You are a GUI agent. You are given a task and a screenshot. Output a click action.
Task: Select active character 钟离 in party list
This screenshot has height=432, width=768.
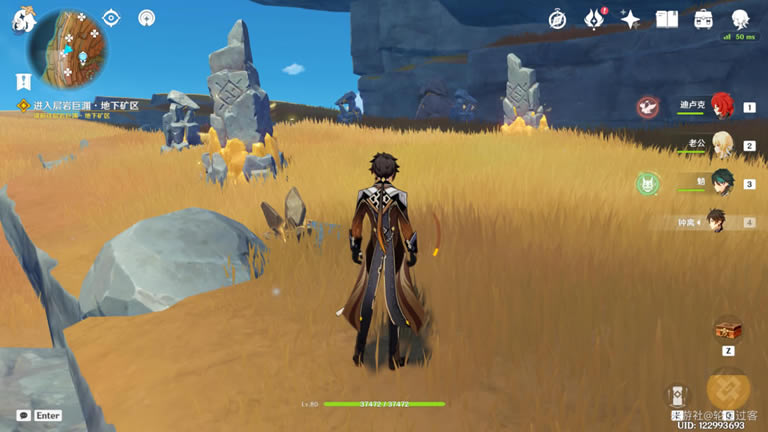(x=716, y=221)
